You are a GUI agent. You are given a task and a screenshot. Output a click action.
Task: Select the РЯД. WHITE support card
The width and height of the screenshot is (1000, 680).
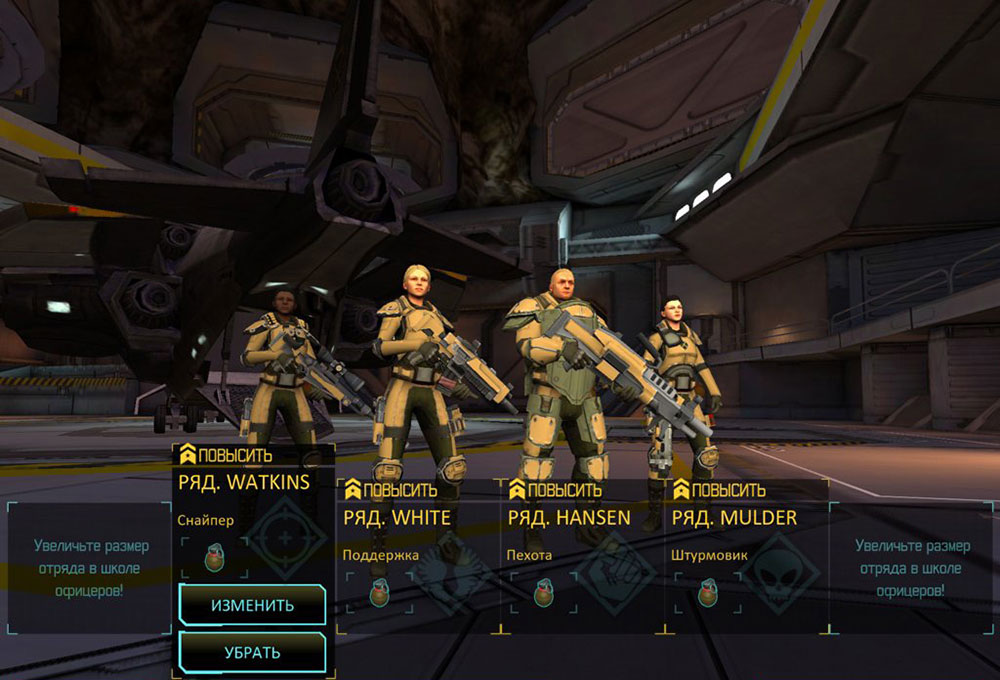coord(397,517)
